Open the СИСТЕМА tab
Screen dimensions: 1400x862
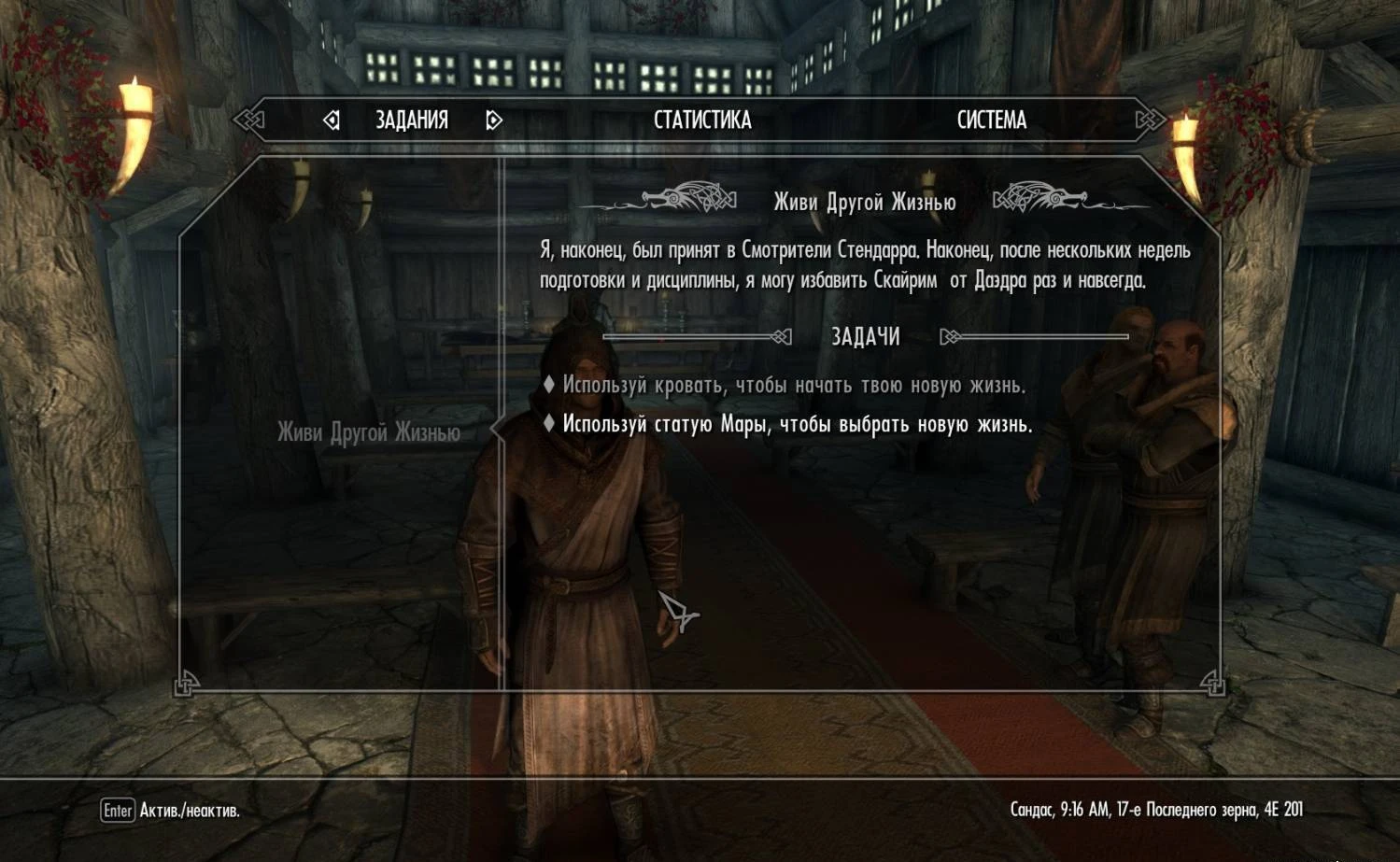[991, 120]
